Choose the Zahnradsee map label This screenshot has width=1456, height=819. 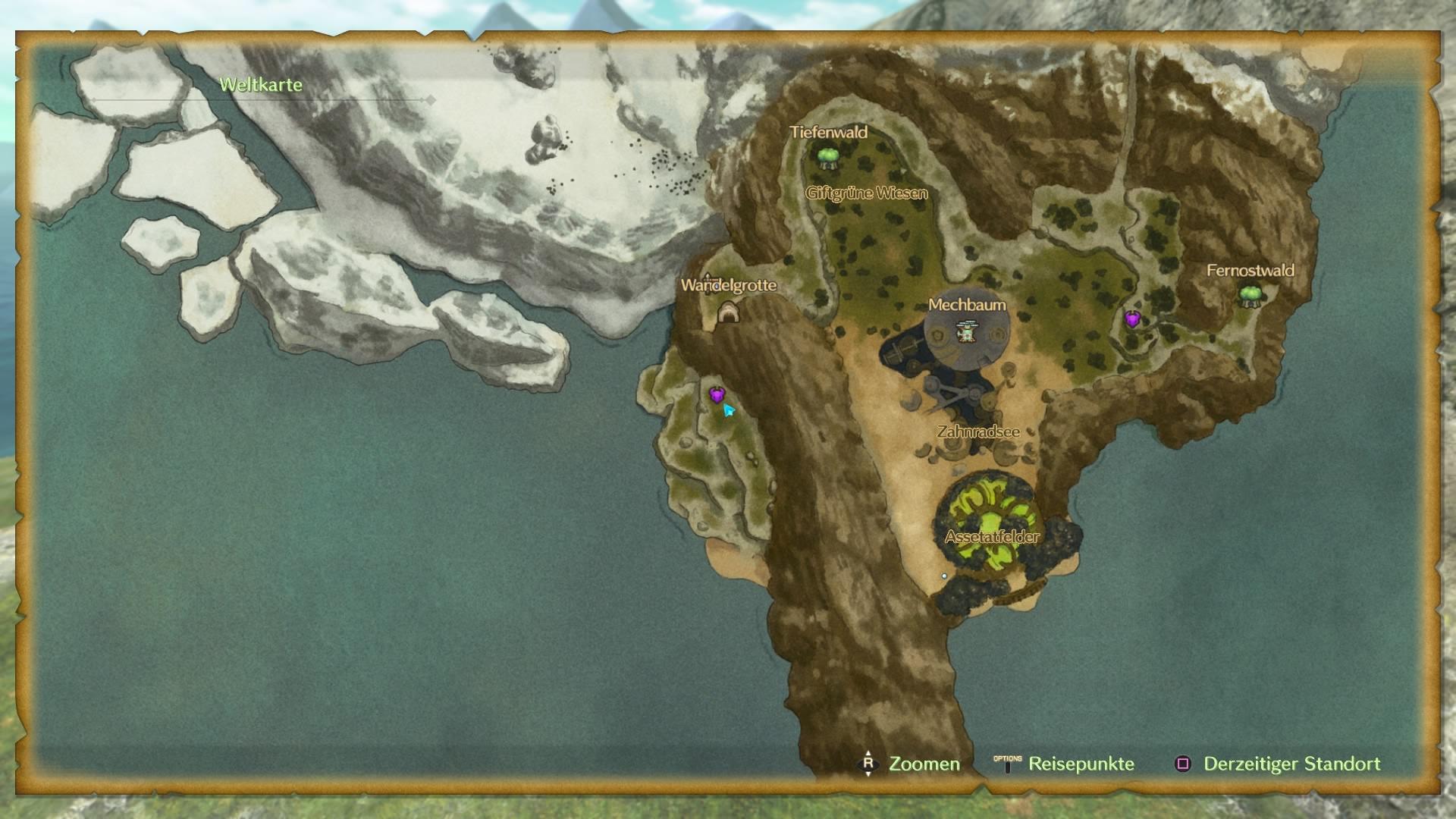[978, 432]
